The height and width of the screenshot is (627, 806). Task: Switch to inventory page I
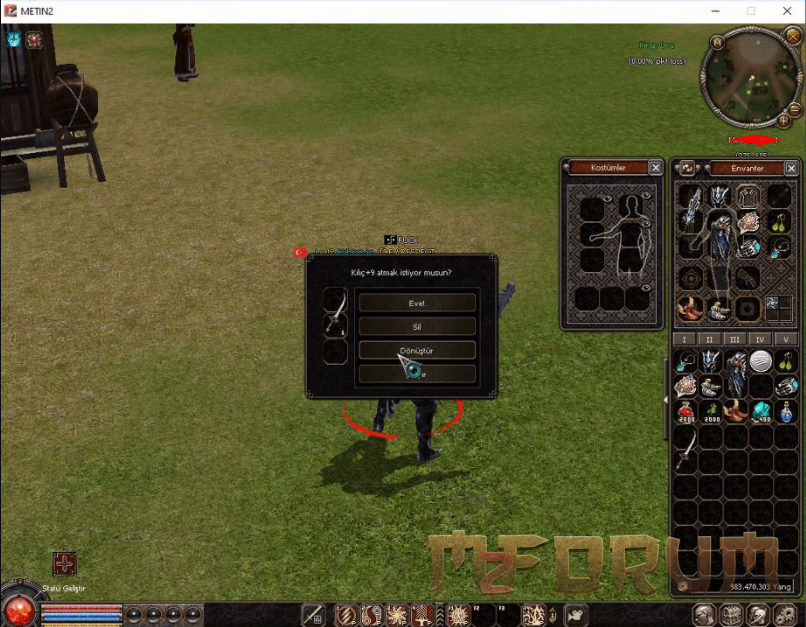[686, 340]
